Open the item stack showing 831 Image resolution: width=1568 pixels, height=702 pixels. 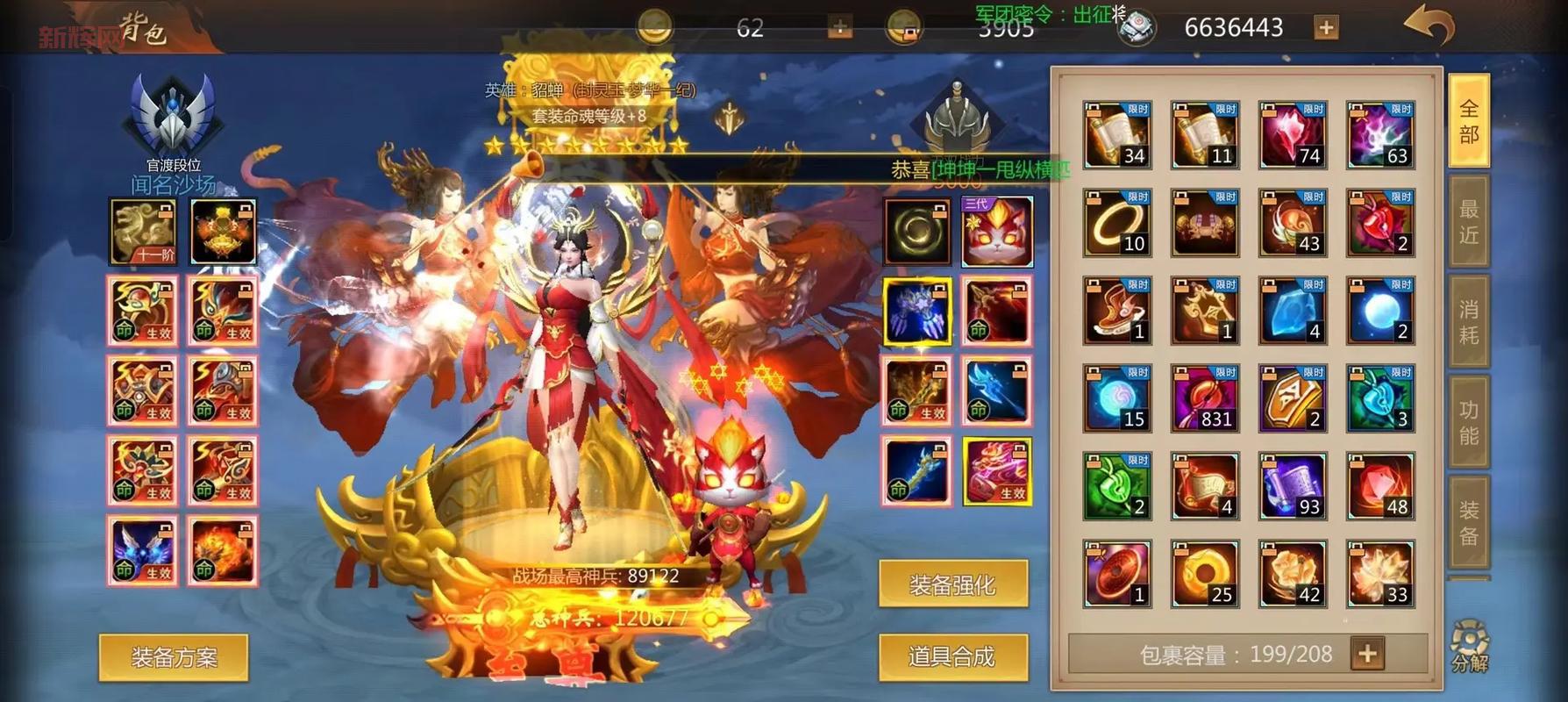[1205, 398]
